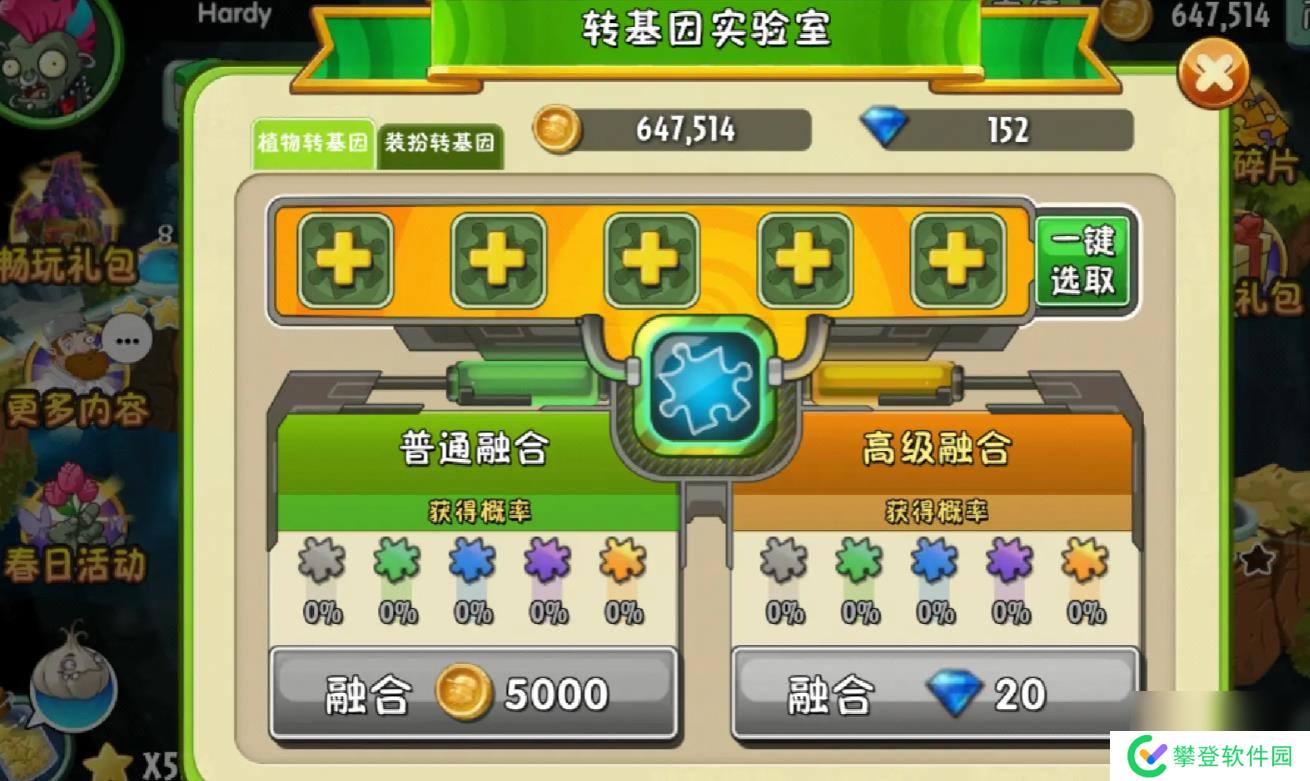Click the gem icon showing 152

[888, 129]
